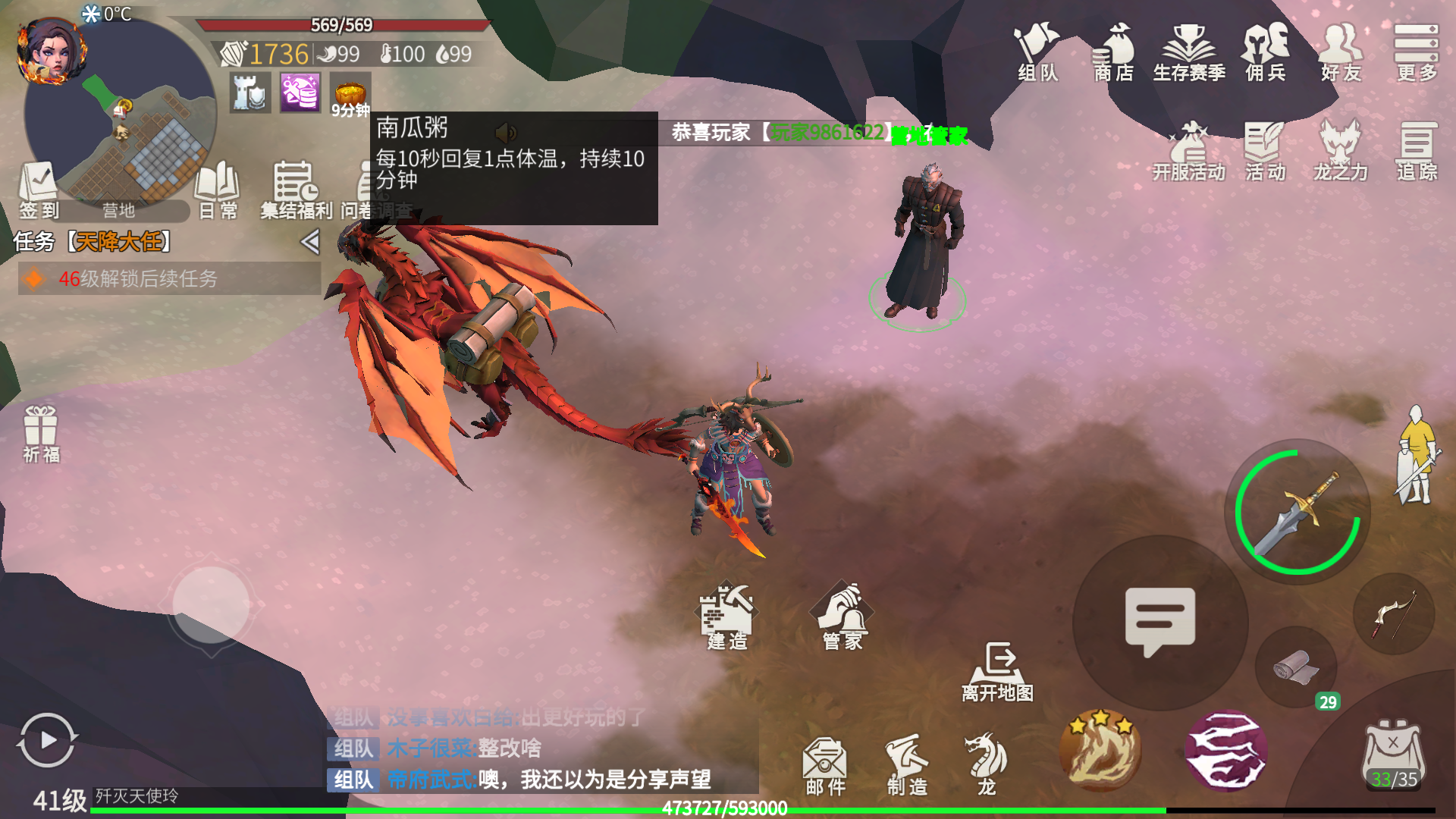1456x819 pixels.
Task: Open the 商店 shop
Action: (x=1113, y=52)
